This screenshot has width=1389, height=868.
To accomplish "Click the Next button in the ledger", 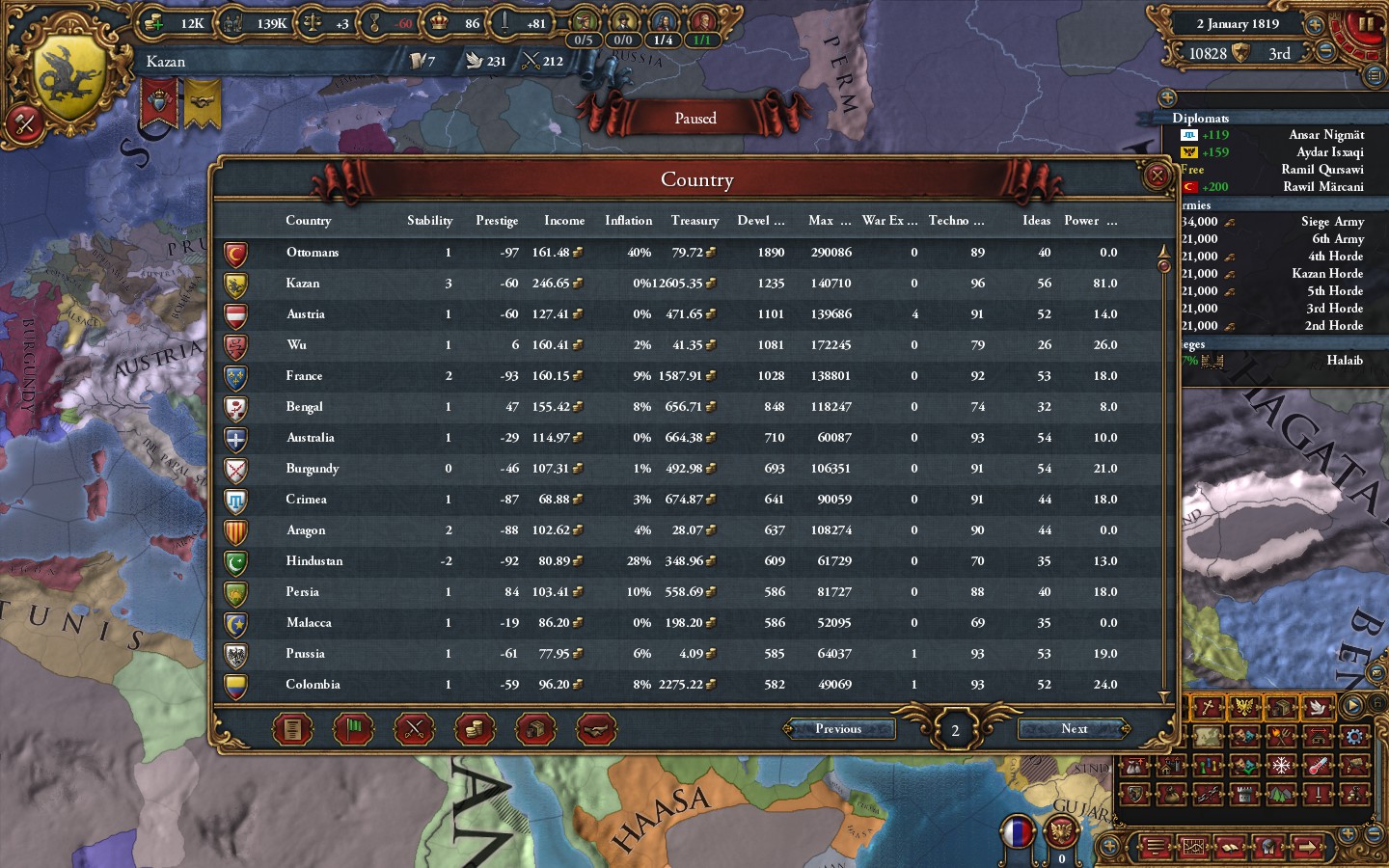I will [x=1072, y=729].
